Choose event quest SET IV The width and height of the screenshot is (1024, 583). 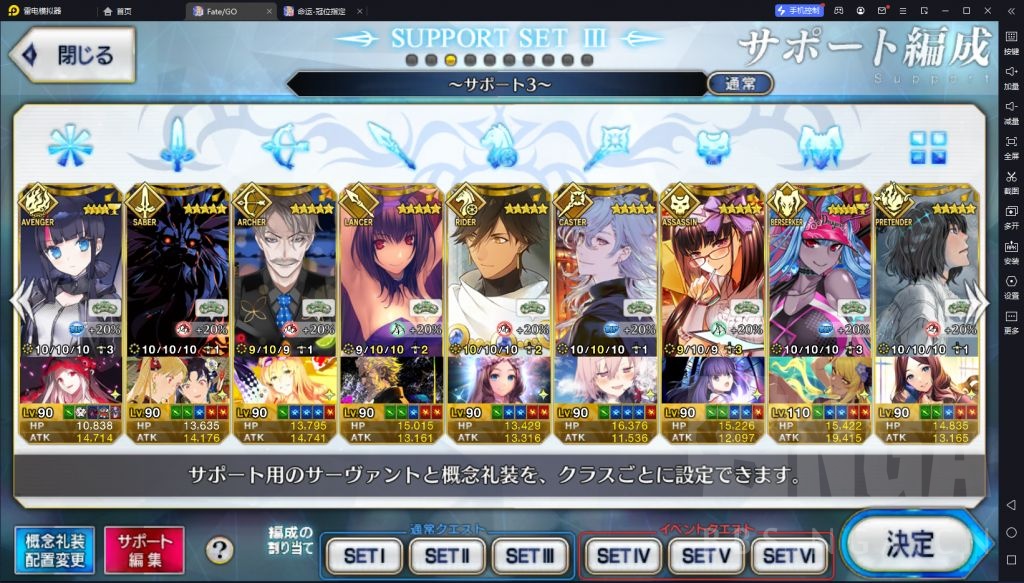(x=623, y=555)
